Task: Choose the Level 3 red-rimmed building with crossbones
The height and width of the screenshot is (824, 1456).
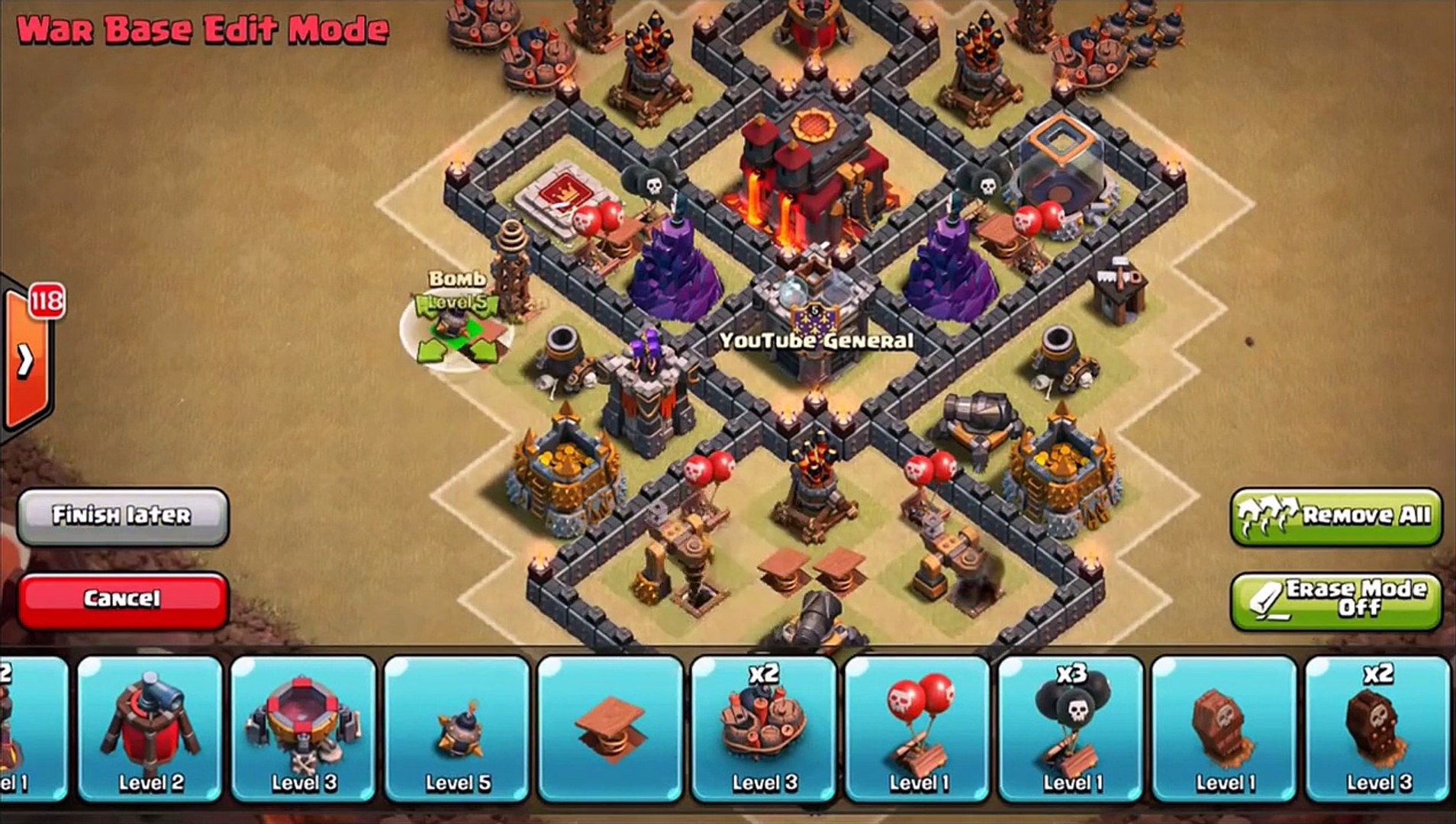Action: tap(304, 729)
